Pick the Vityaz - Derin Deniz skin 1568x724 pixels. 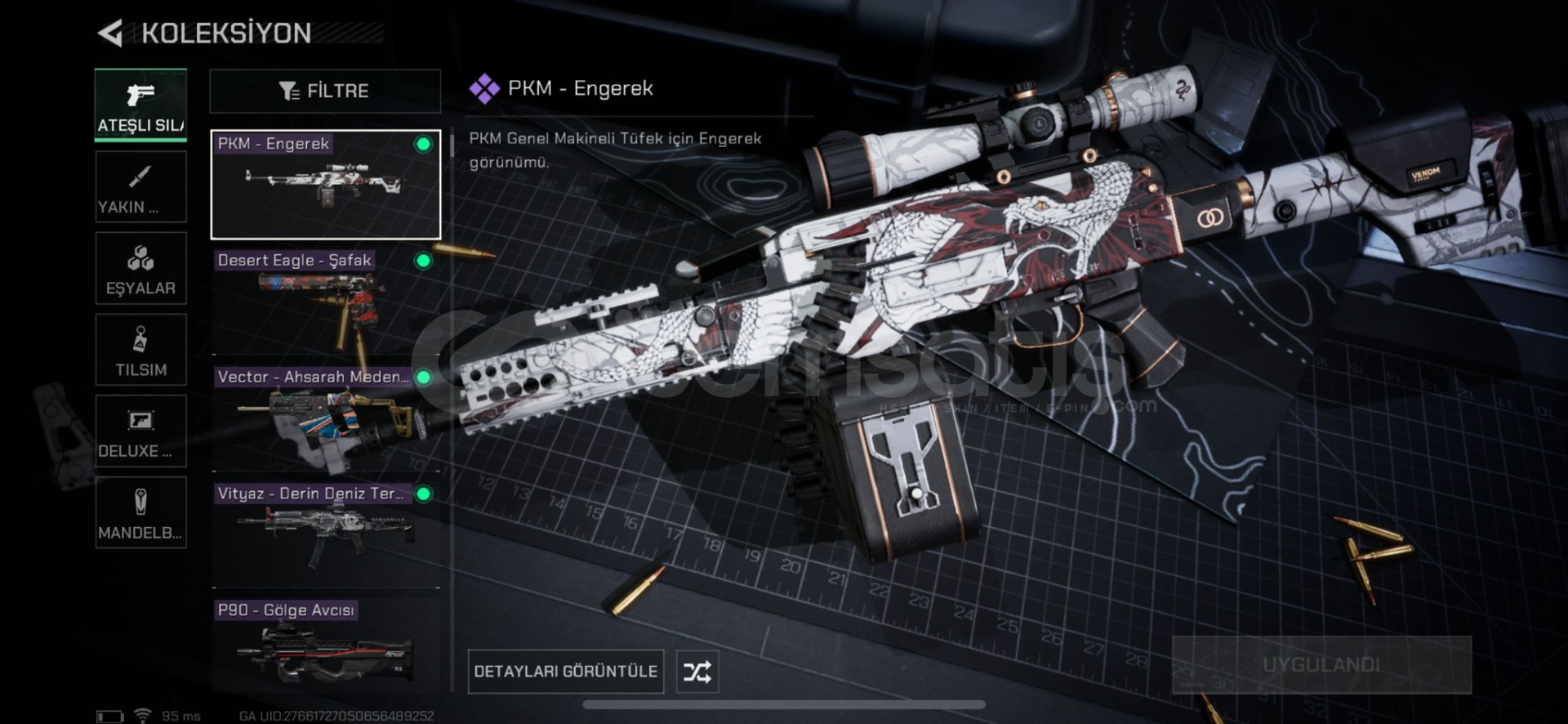point(325,534)
